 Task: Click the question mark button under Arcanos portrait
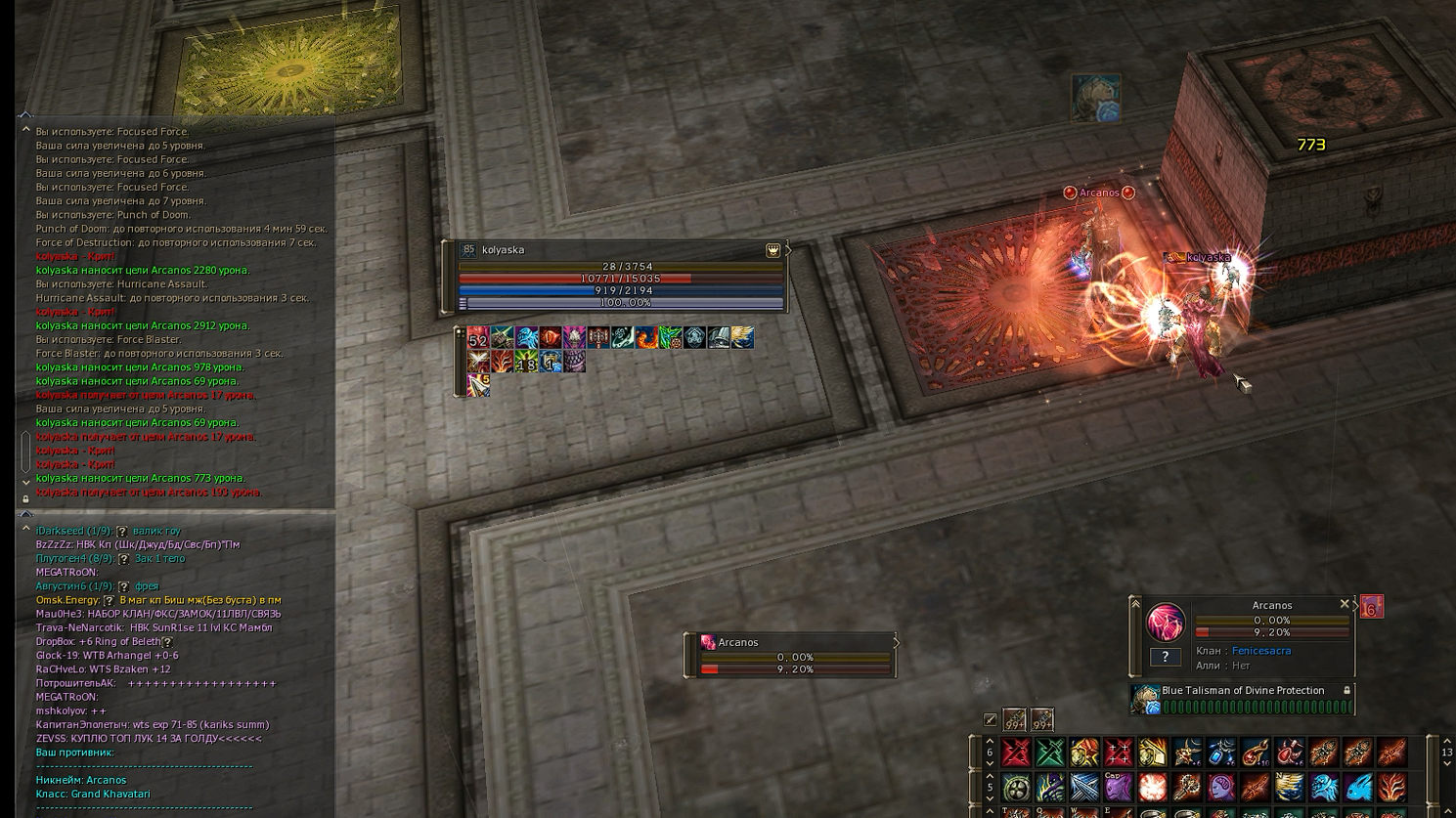tap(1165, 657)
